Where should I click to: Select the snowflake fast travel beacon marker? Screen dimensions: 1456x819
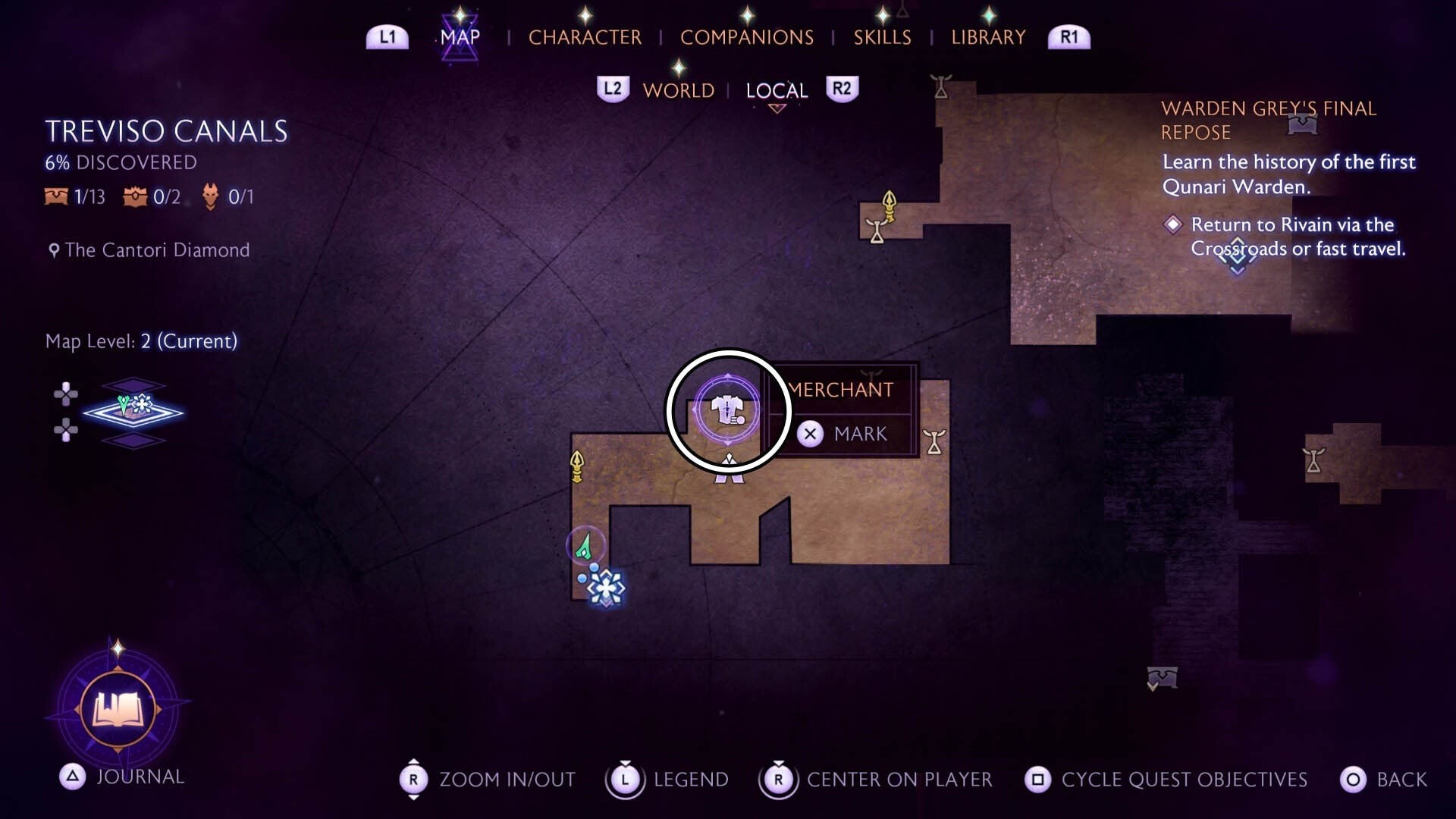coord(605,588)
